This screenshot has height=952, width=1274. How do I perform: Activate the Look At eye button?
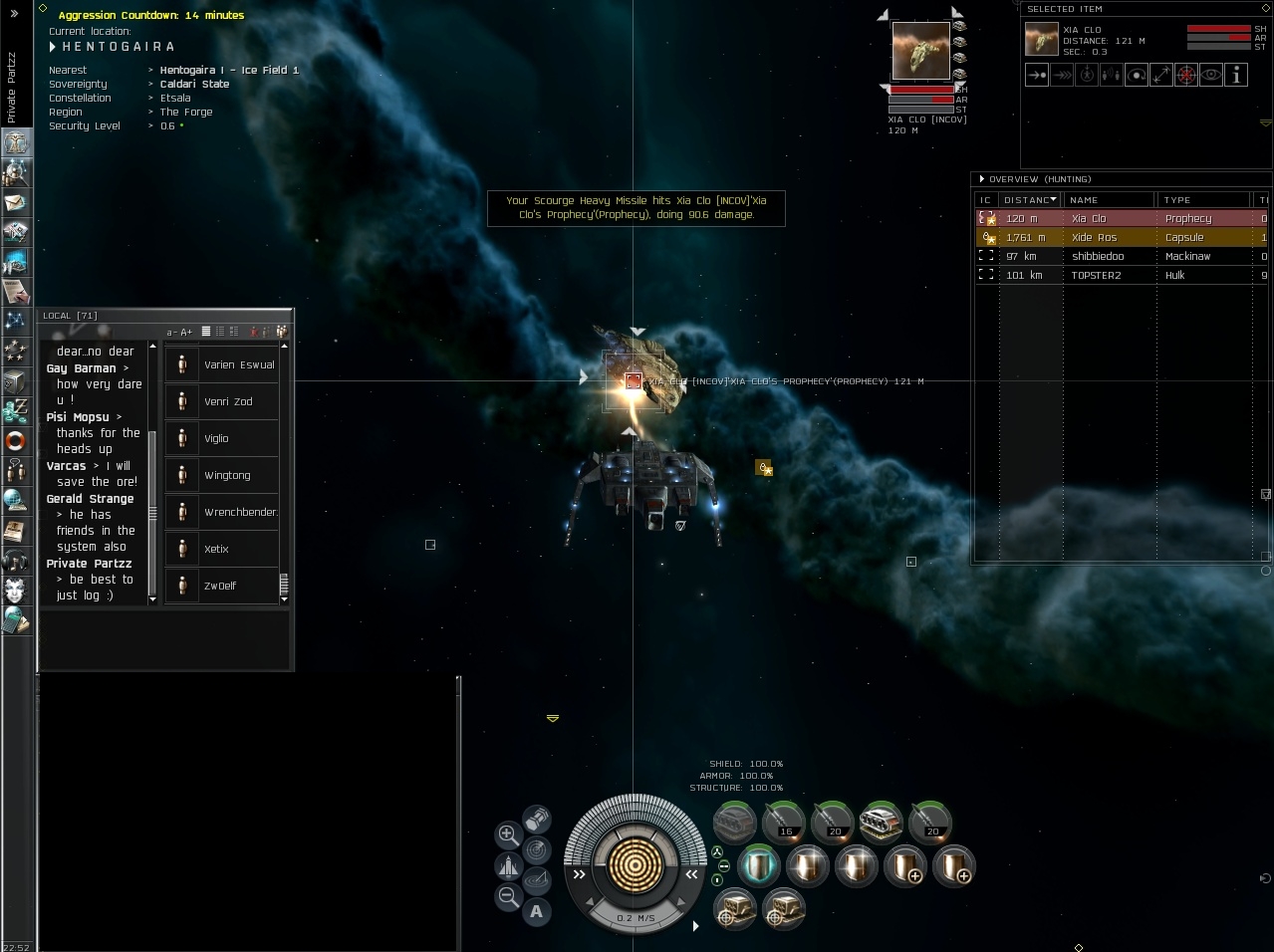(1211, 75)
